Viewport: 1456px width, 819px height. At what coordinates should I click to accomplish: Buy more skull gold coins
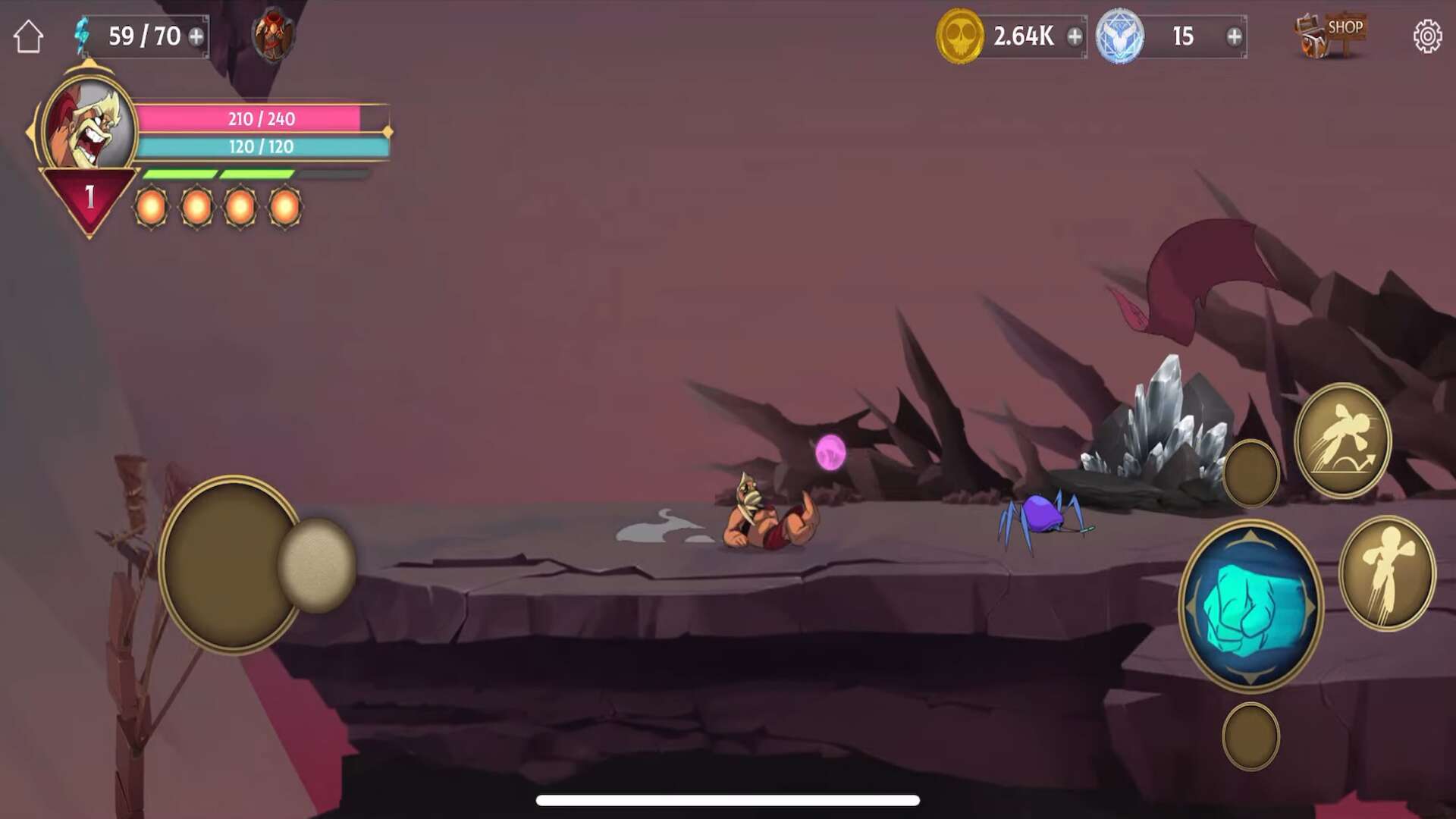click(x=1075, y=36)
